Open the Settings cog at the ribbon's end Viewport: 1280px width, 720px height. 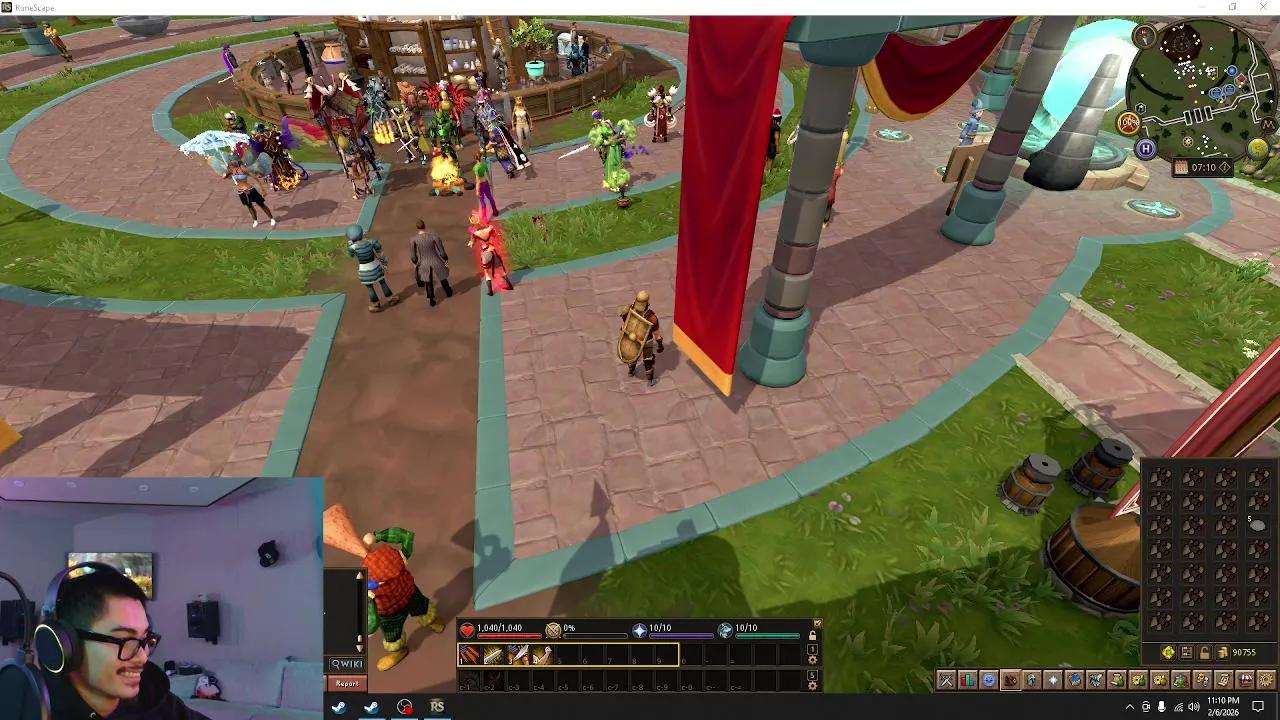[x=1266, y=681]
